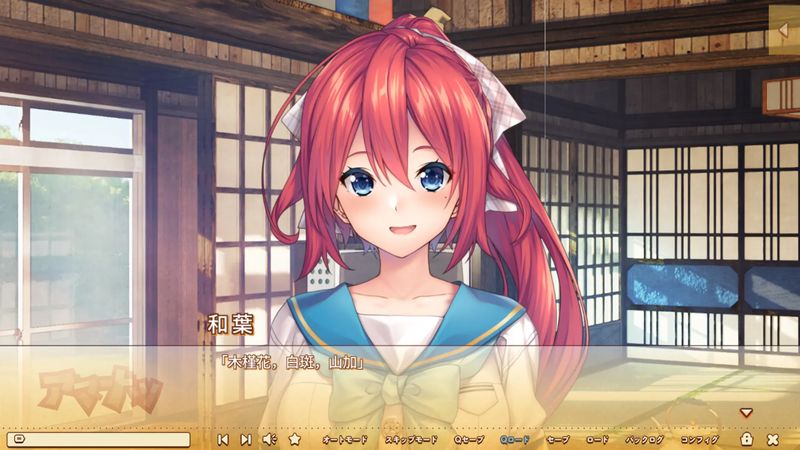Turn on オートモード (auto mode)

tap(345, 439)
